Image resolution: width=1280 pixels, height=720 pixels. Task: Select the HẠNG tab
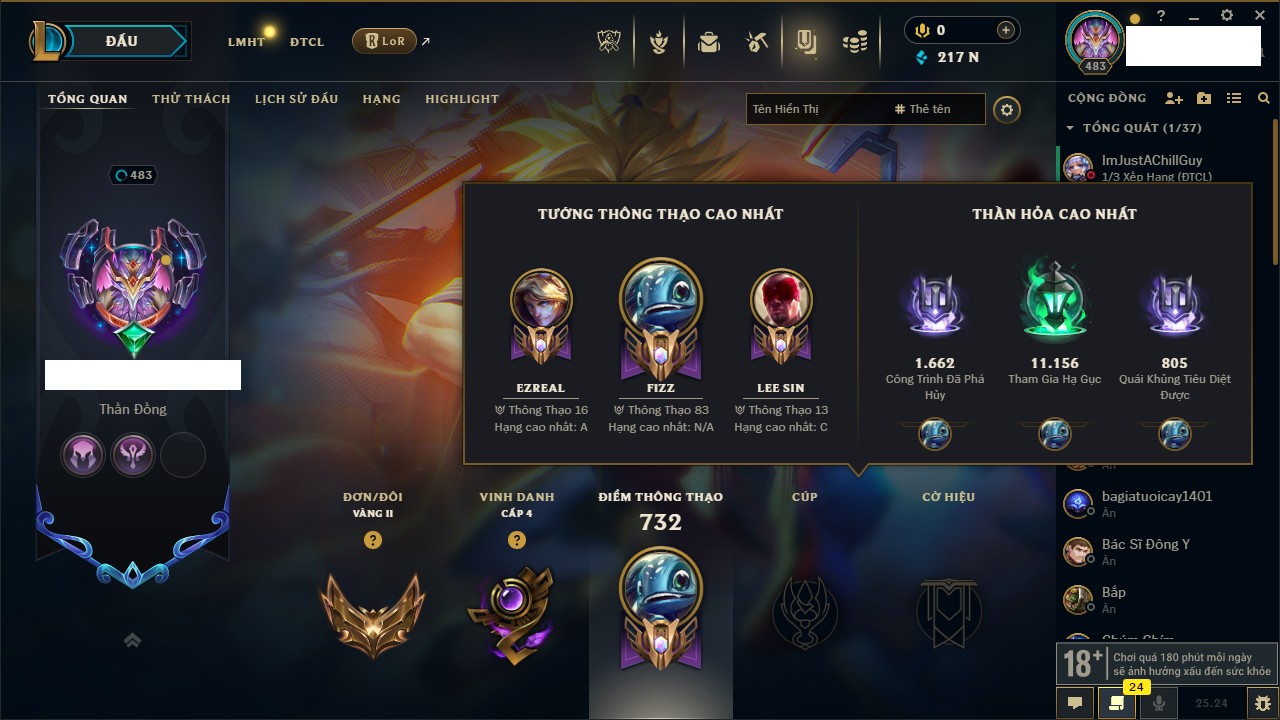(x=381, y=99)
